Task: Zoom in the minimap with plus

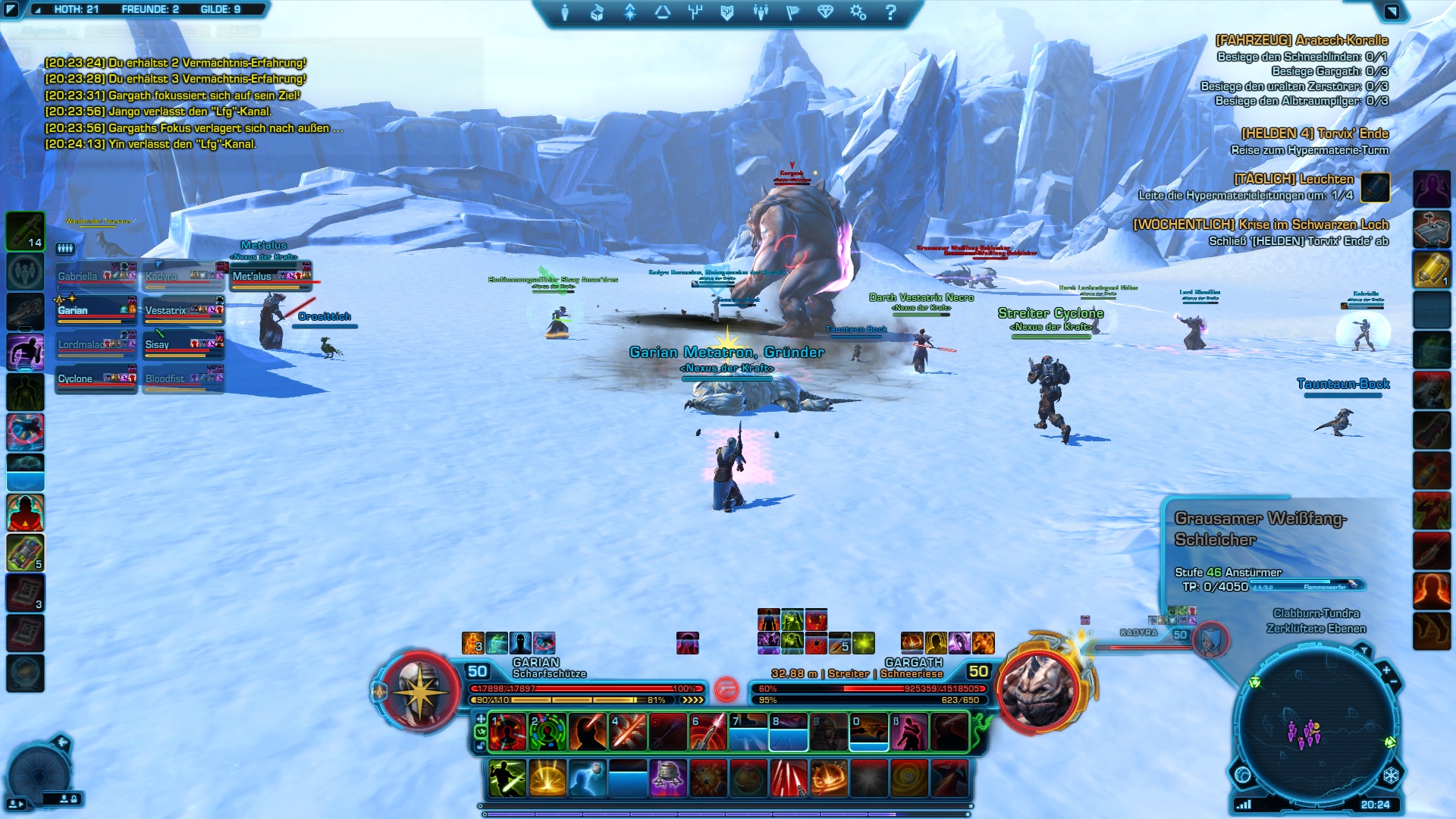Action: (1386, 670)
